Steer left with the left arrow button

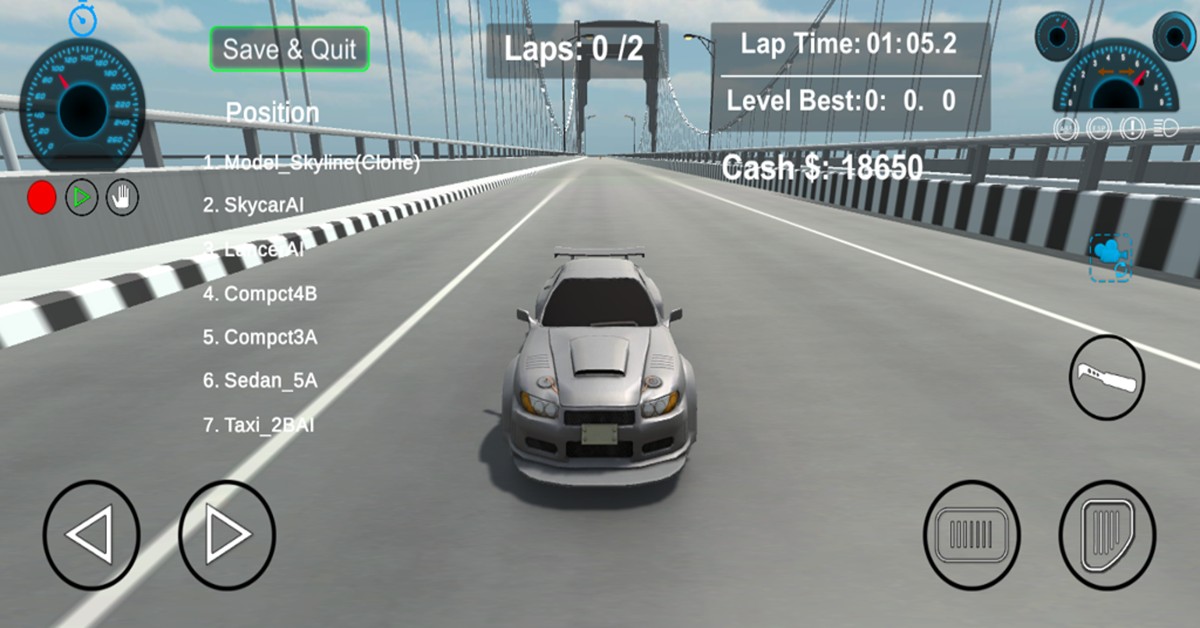point(91,536)
